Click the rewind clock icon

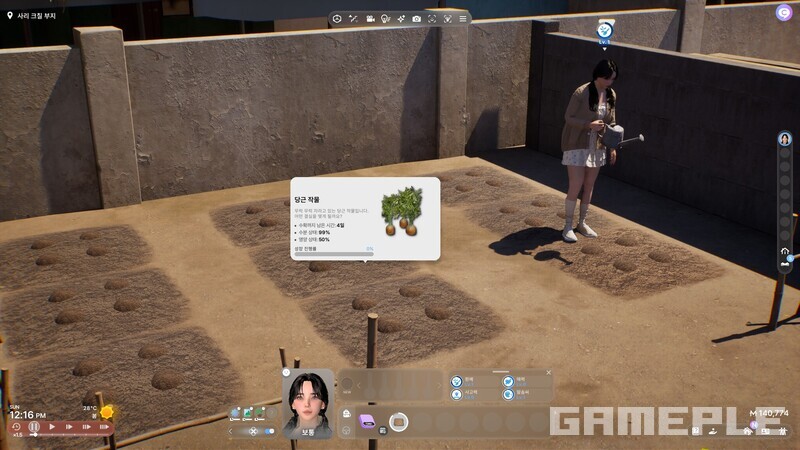[16, 427]
